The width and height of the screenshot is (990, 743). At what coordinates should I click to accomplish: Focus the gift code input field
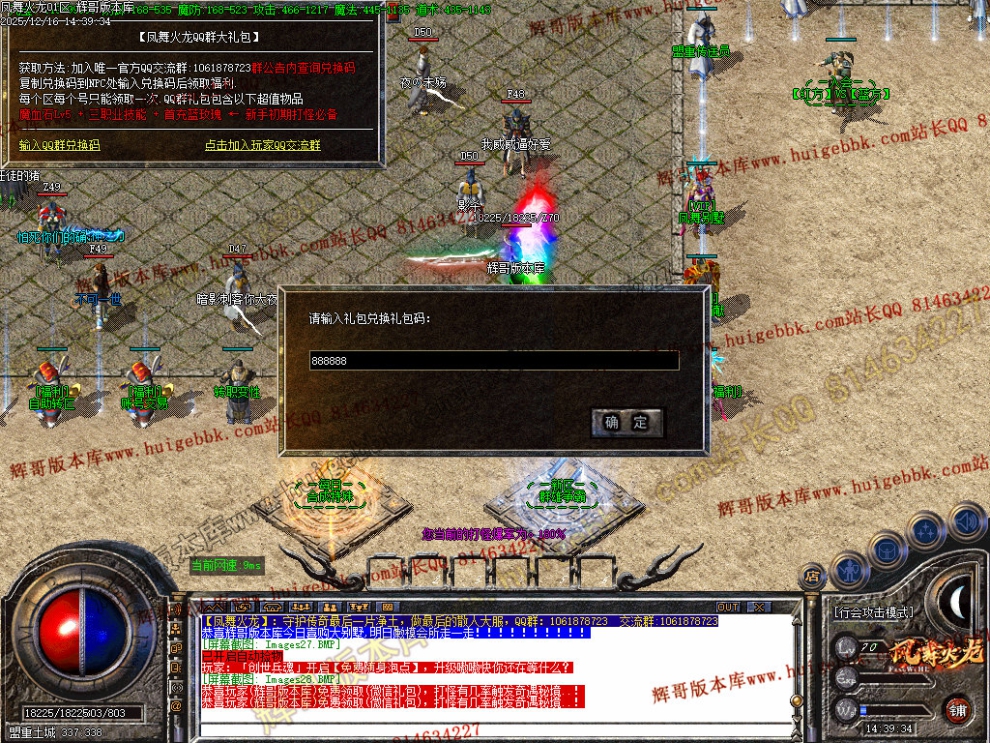pos(494,360)
